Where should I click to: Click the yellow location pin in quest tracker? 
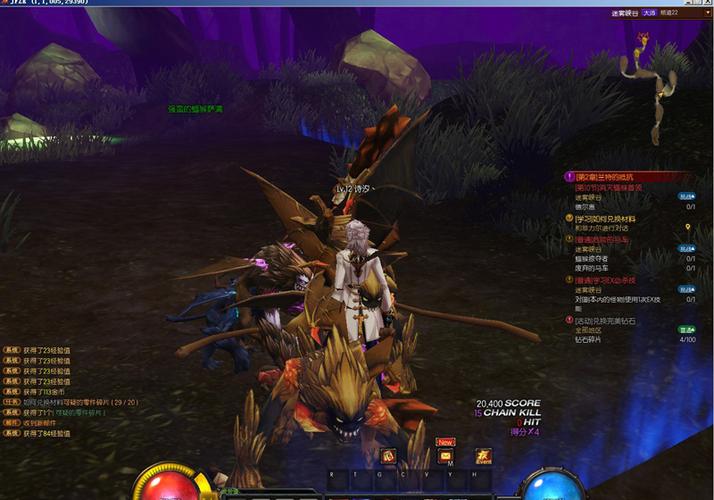click(x=688, y=228)
